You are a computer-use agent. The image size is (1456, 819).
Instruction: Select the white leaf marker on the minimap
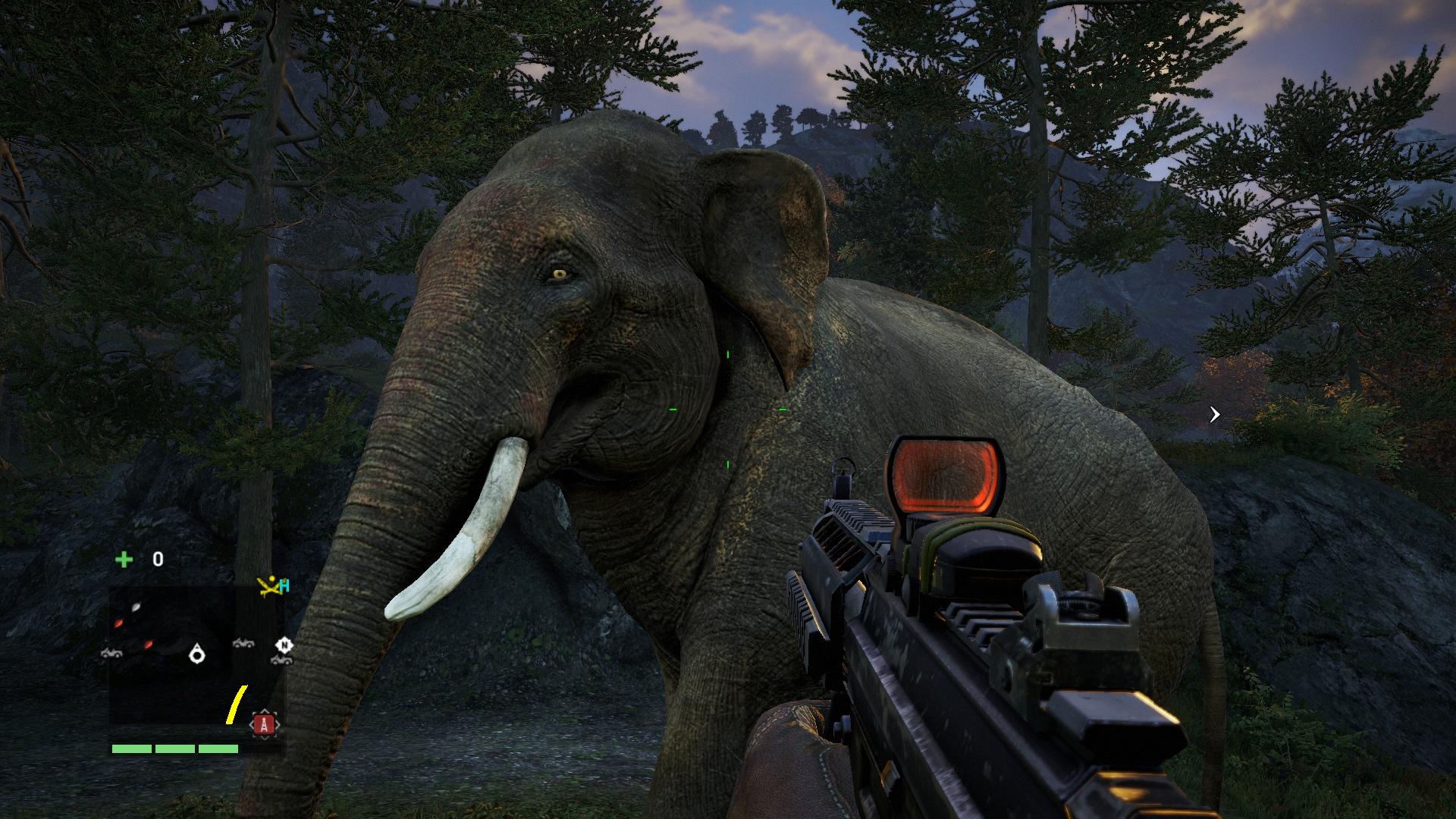click(x=136, y=606)
